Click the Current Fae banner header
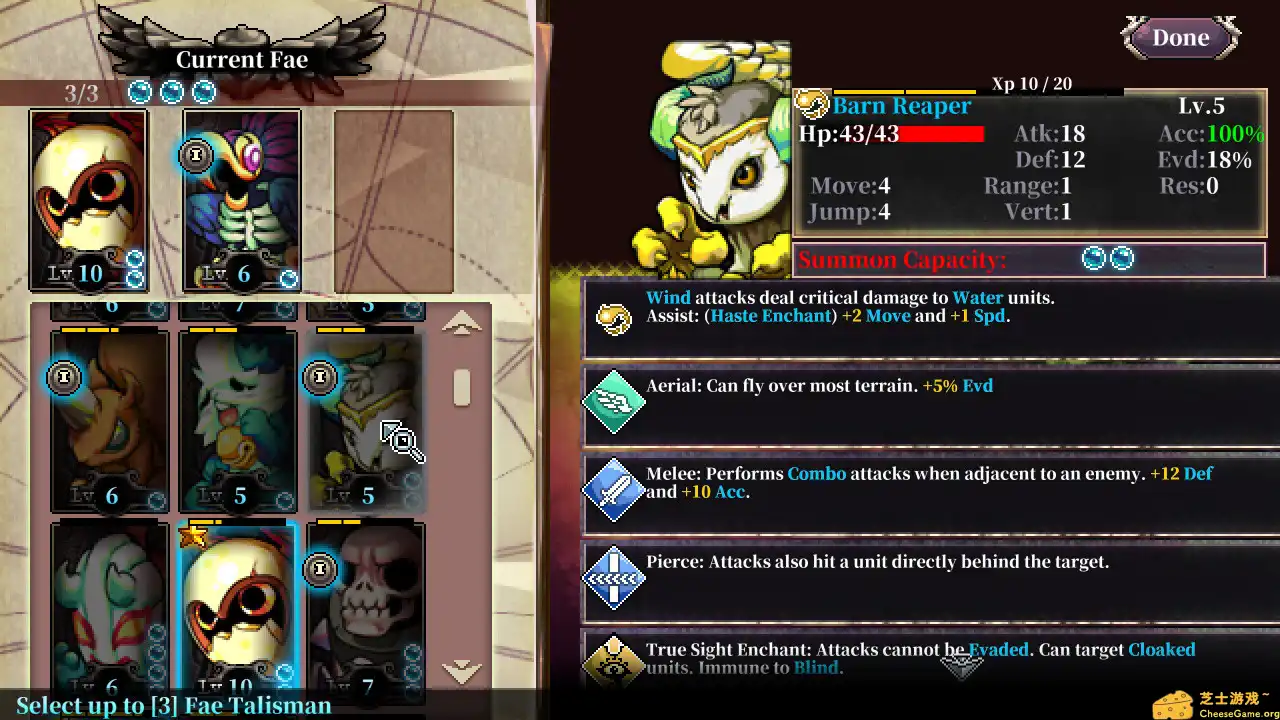This screenshot has height=720, width=1280. [x=244, y=59]
